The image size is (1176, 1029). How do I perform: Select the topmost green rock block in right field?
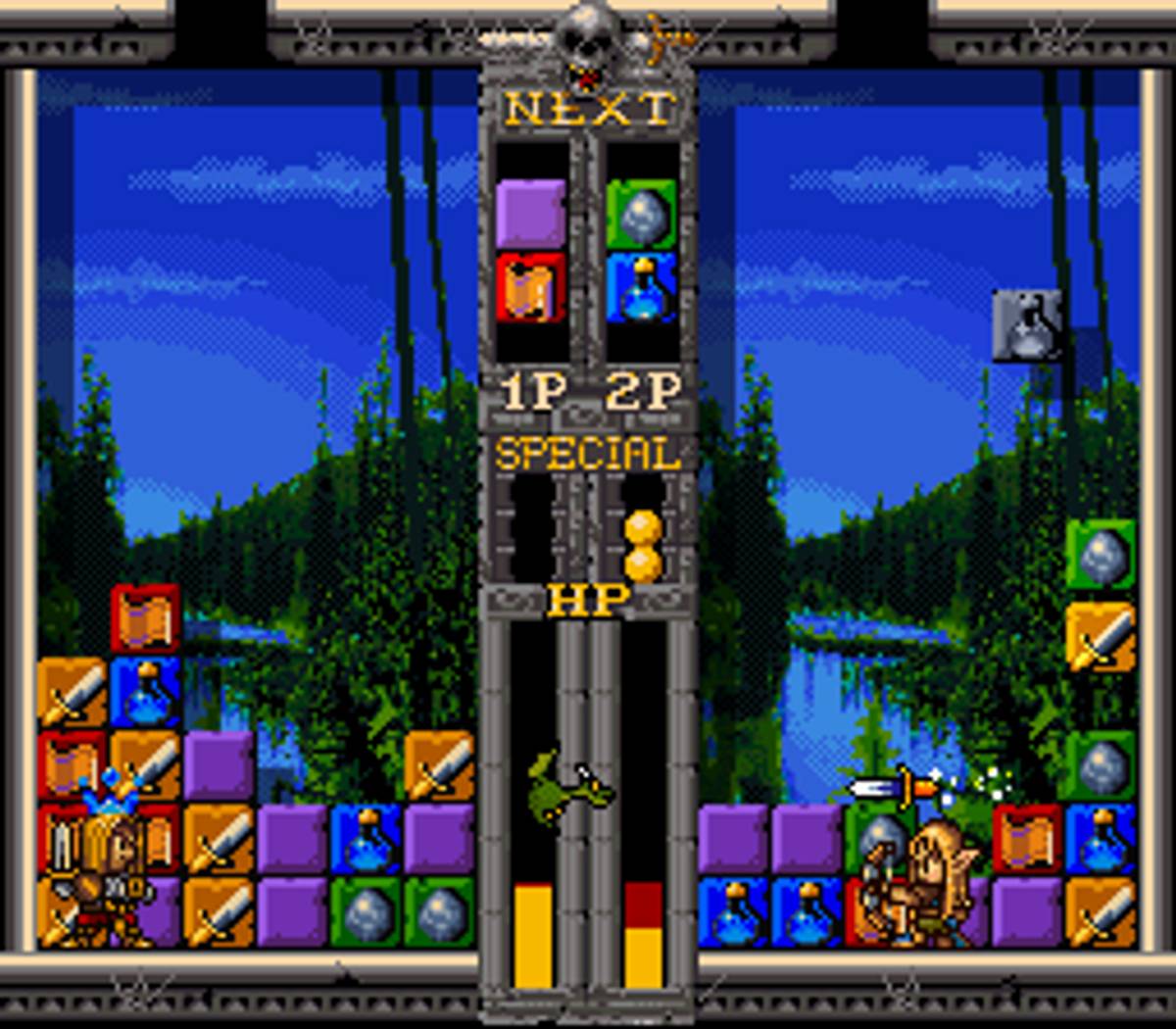pyautogui.click(x=1101, y=555)
